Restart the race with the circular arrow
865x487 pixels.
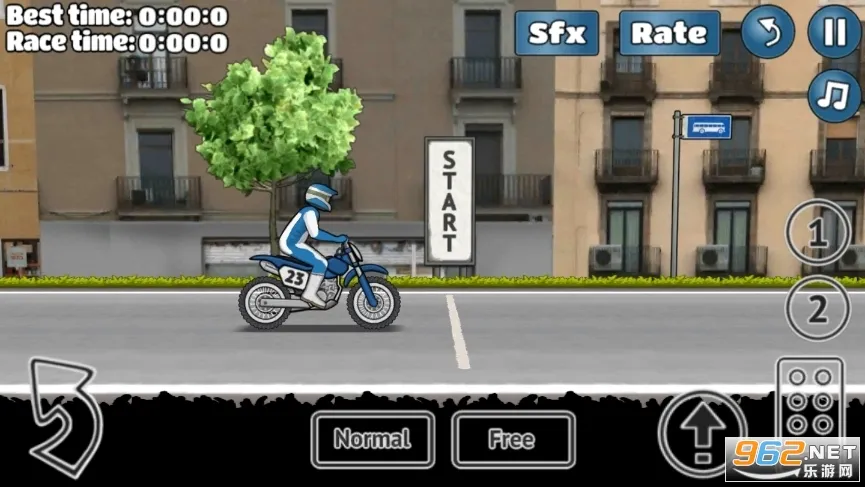click(x=768, y=32)
